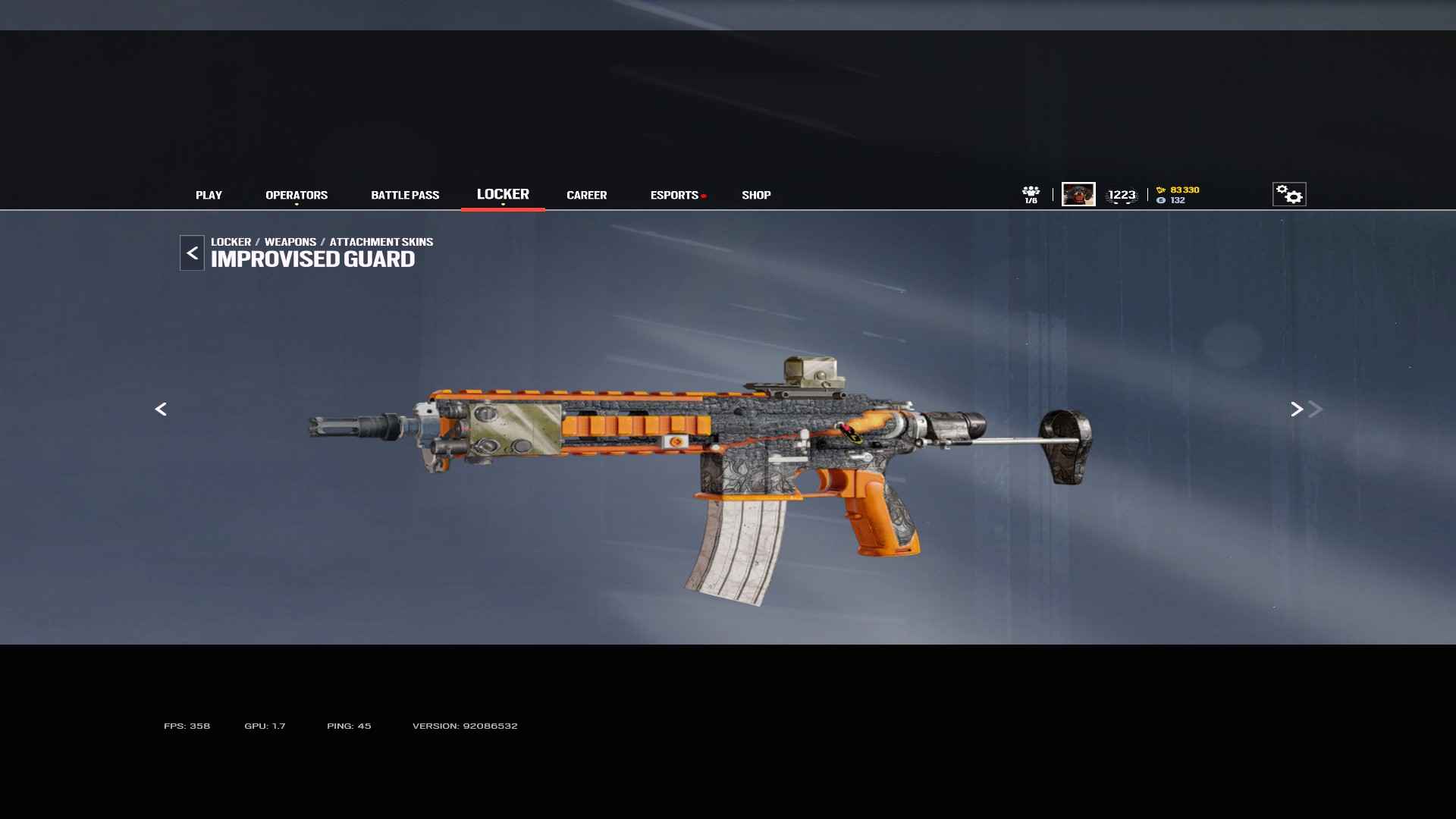The width and height of the screenshot is (1456, 819).
Task: Open the squad party icon
Action: tap(1031, 194)
